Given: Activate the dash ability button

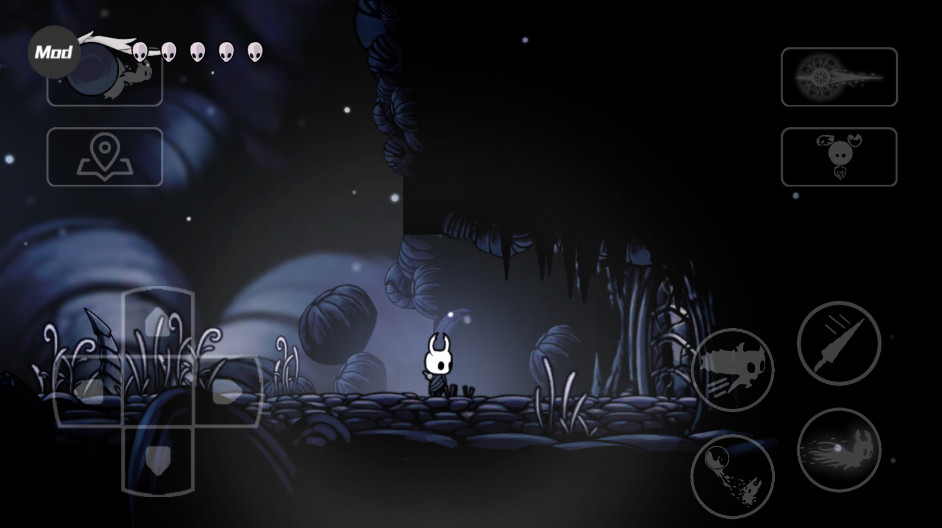Looking at the screenshot, I should [732, 369].
